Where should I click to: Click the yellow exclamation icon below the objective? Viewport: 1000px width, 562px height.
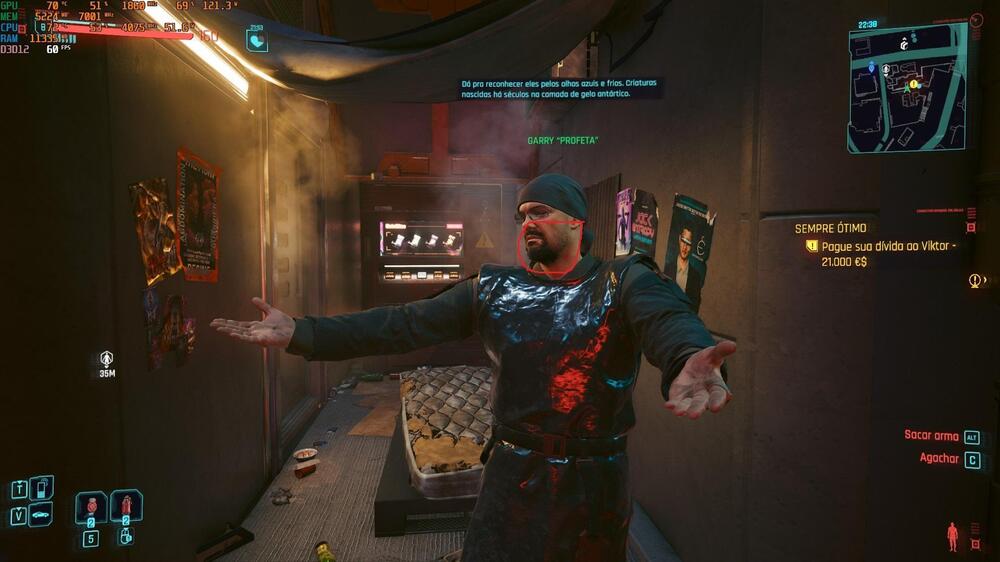975,281
